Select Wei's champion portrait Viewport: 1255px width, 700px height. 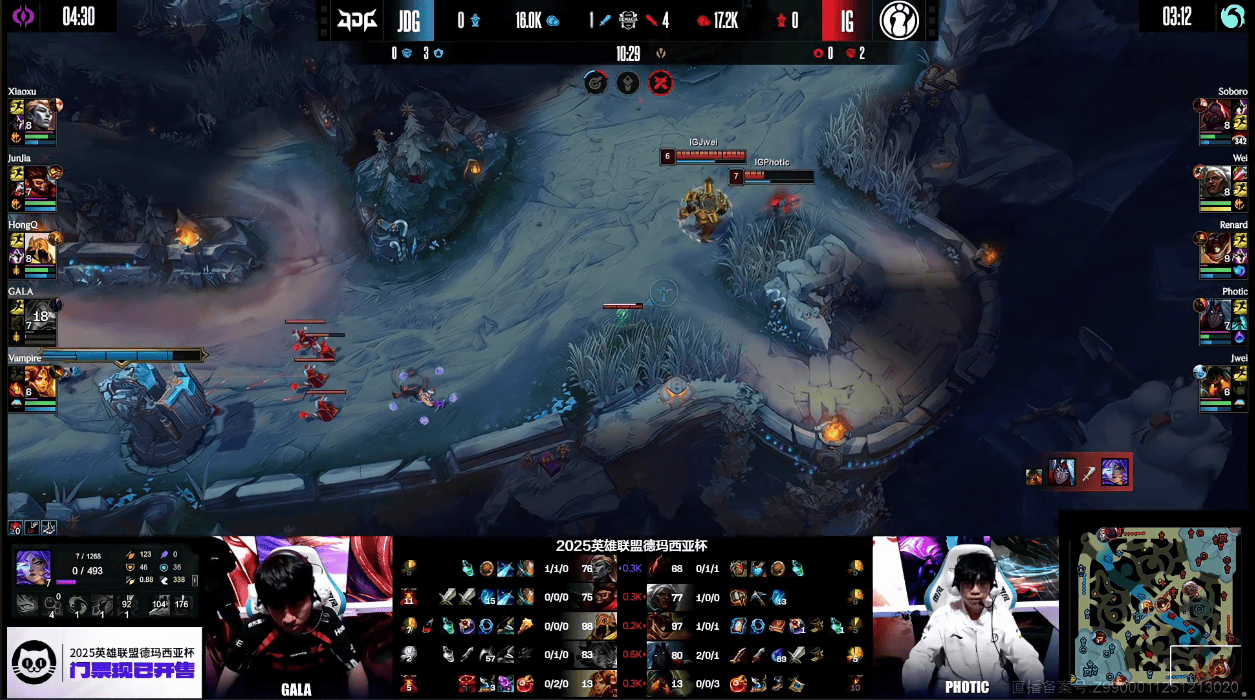point(1215,182)
